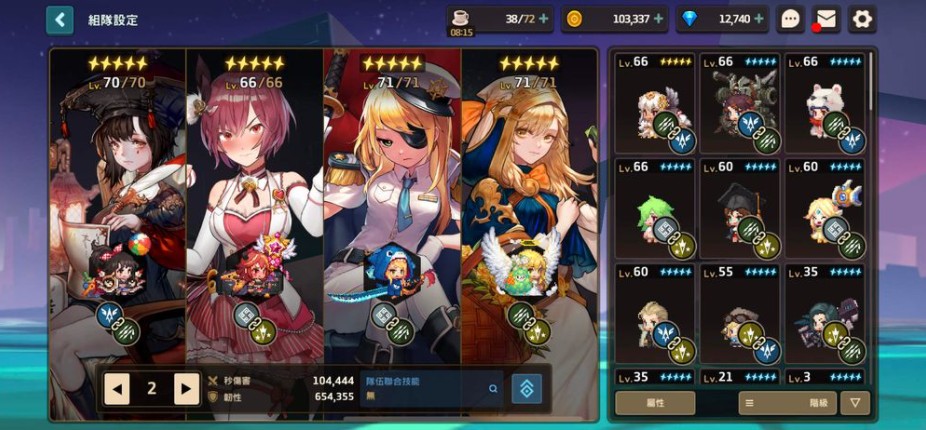The height and width of the screenshot is (430, 926).
Task: Open the chat speech bubble
Action: 791,19
